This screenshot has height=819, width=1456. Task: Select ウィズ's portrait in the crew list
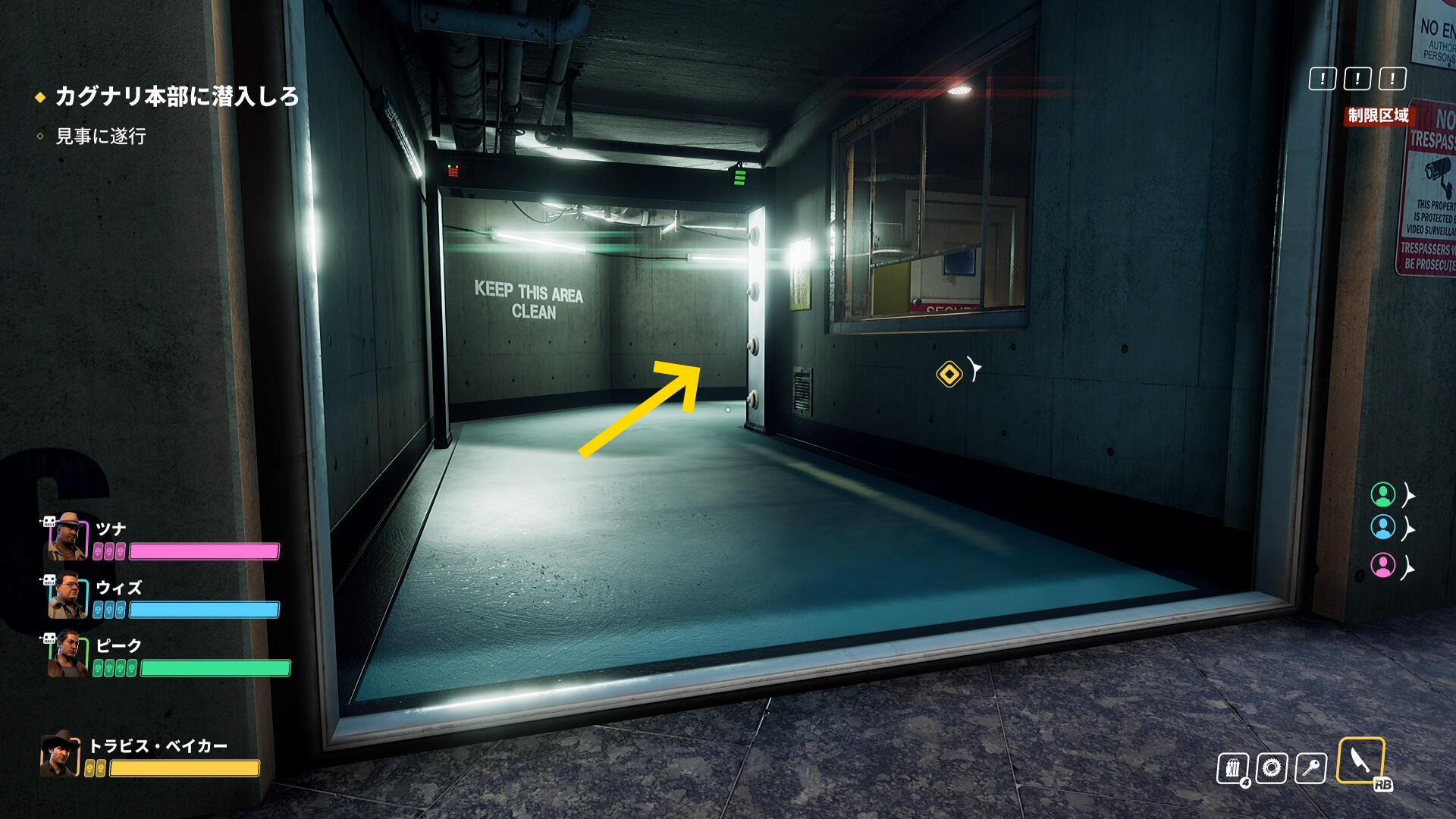(67, 595)
